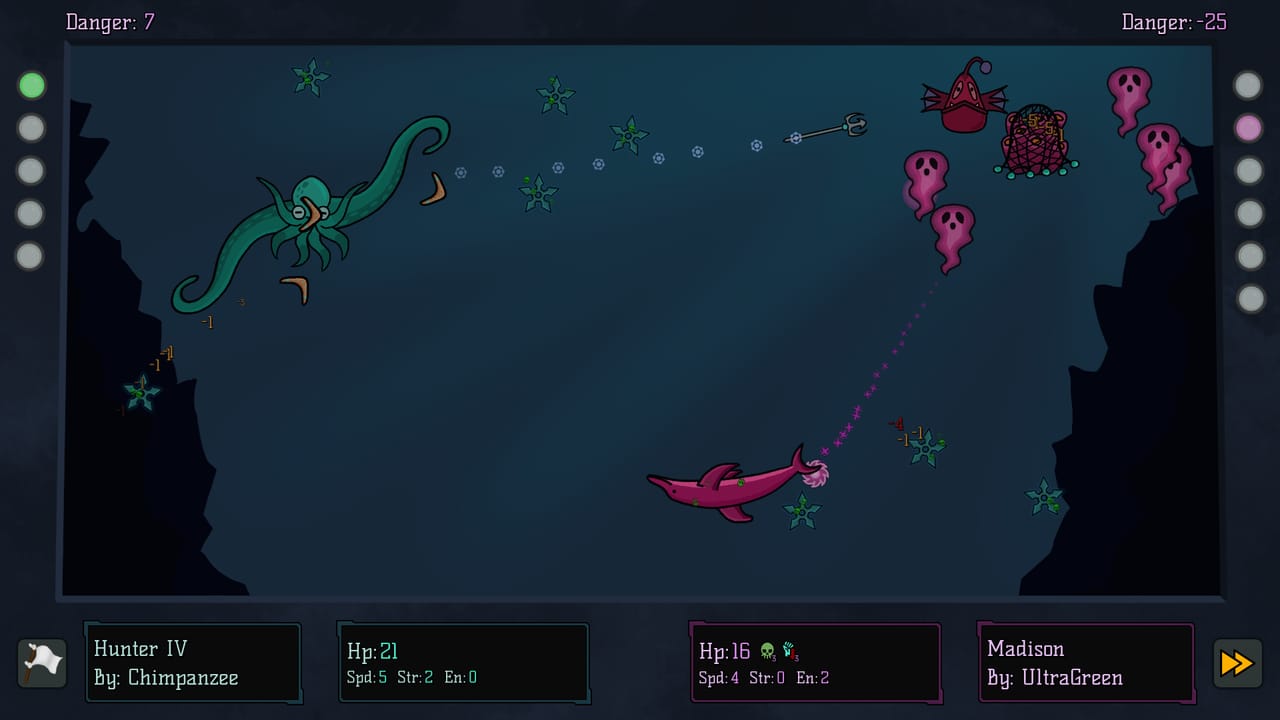Click the anglerfish at the top right
The height and width of the screenshot is (720, 1280).
tap(965, 105)
